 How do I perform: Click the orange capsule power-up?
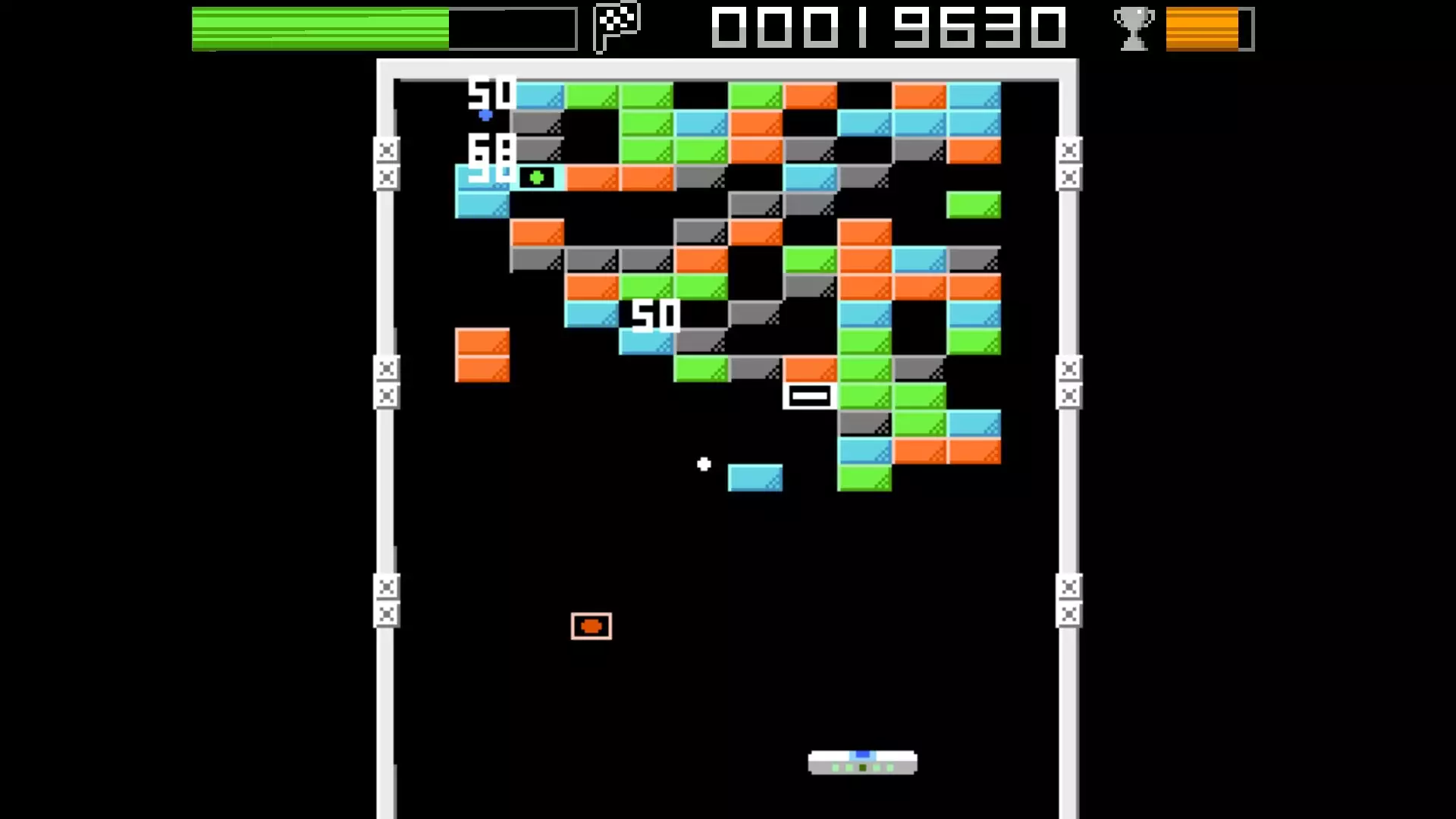point(591,625)
